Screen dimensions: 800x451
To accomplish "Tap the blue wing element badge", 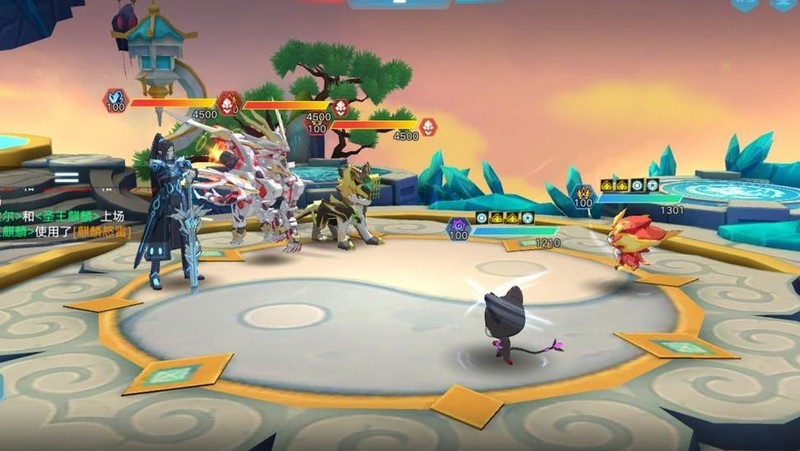I will [115, 98].
